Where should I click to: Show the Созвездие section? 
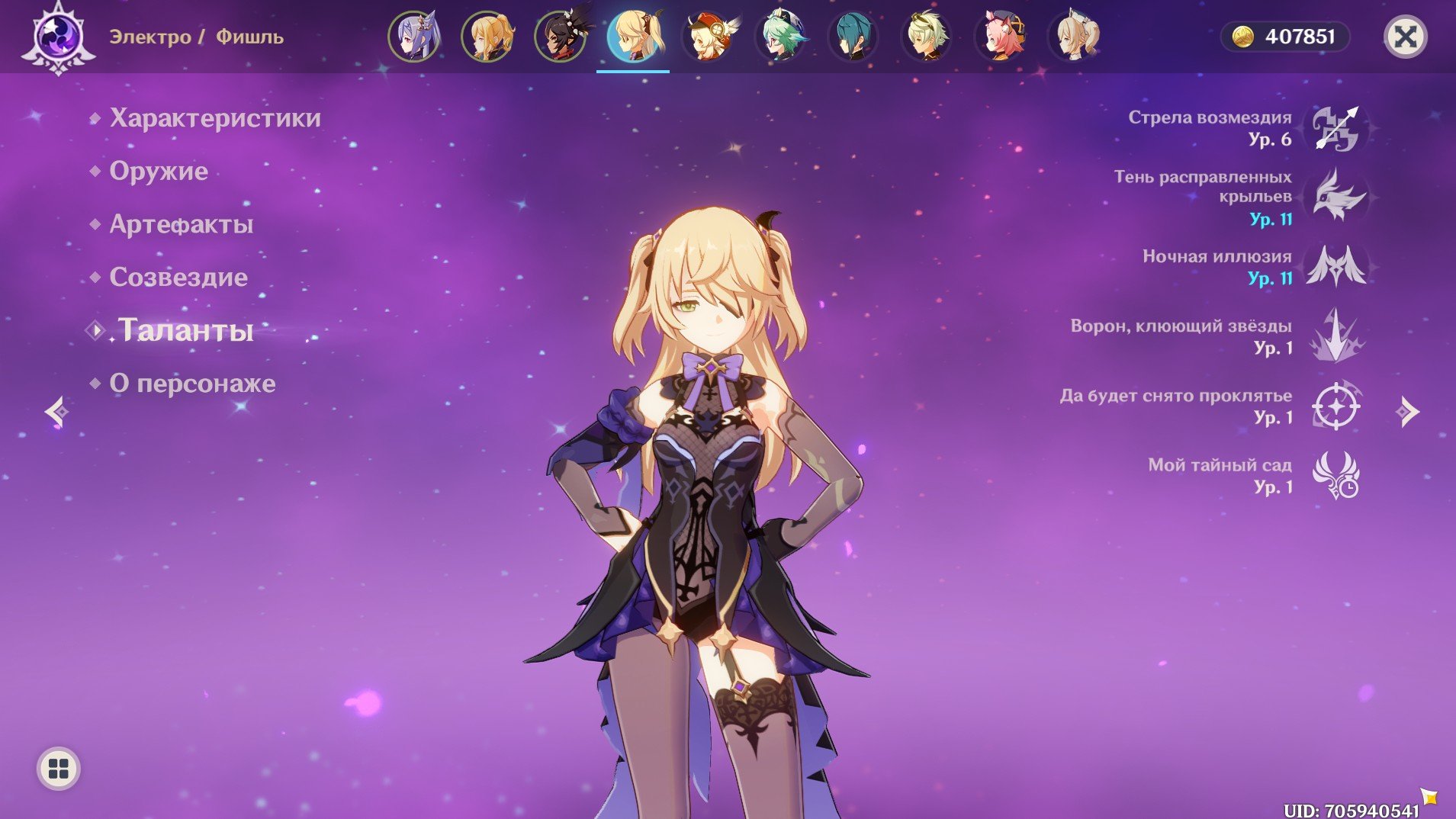click(x=178, y=278)
